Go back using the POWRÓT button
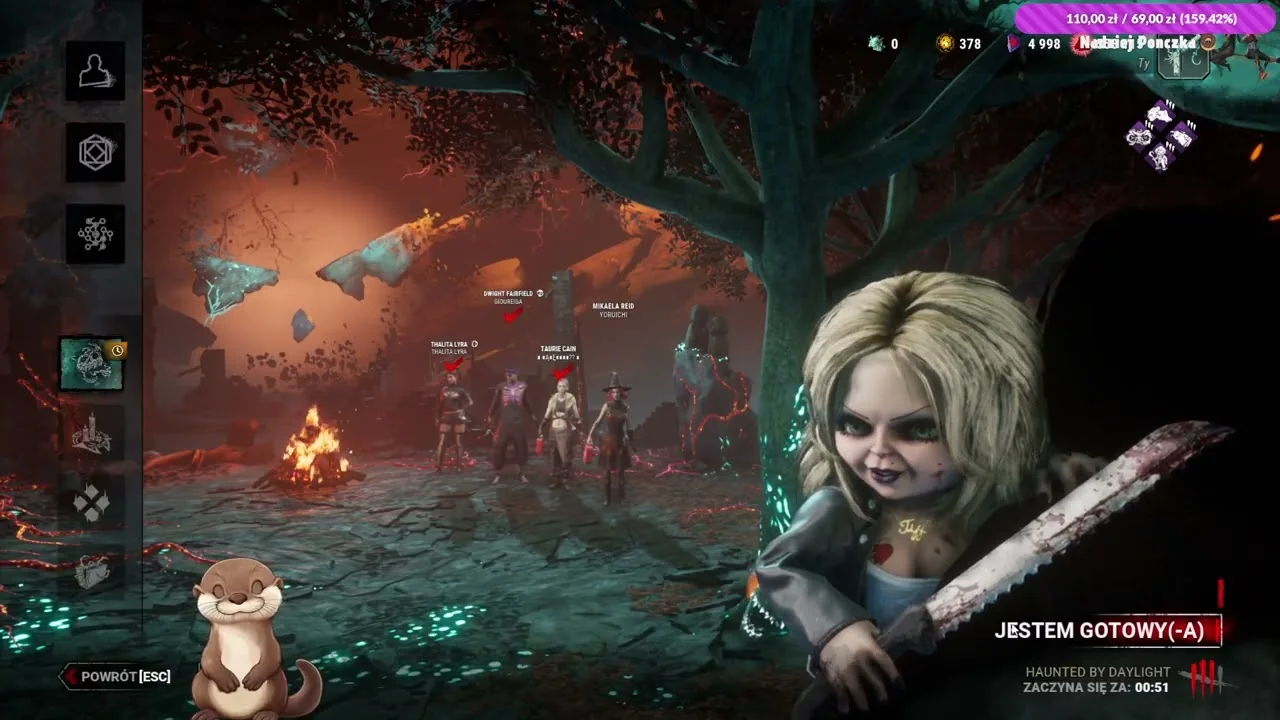 (116, 677)
